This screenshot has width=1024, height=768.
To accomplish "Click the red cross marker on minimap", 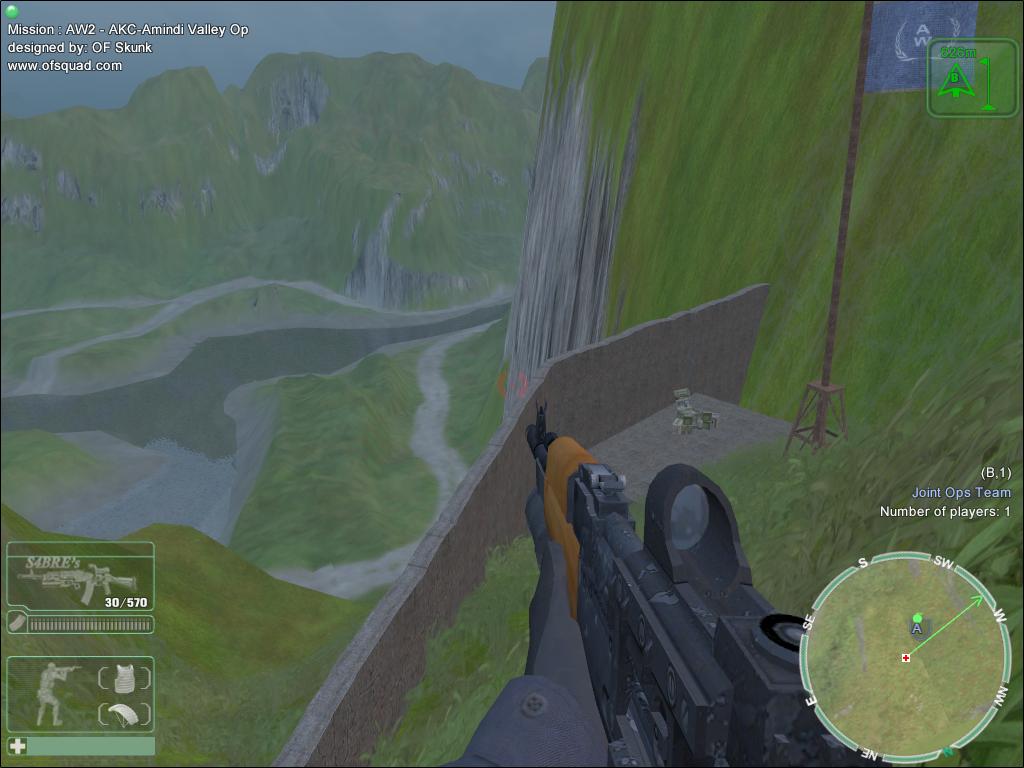I will pyautogui.click(x=906, y=657).
